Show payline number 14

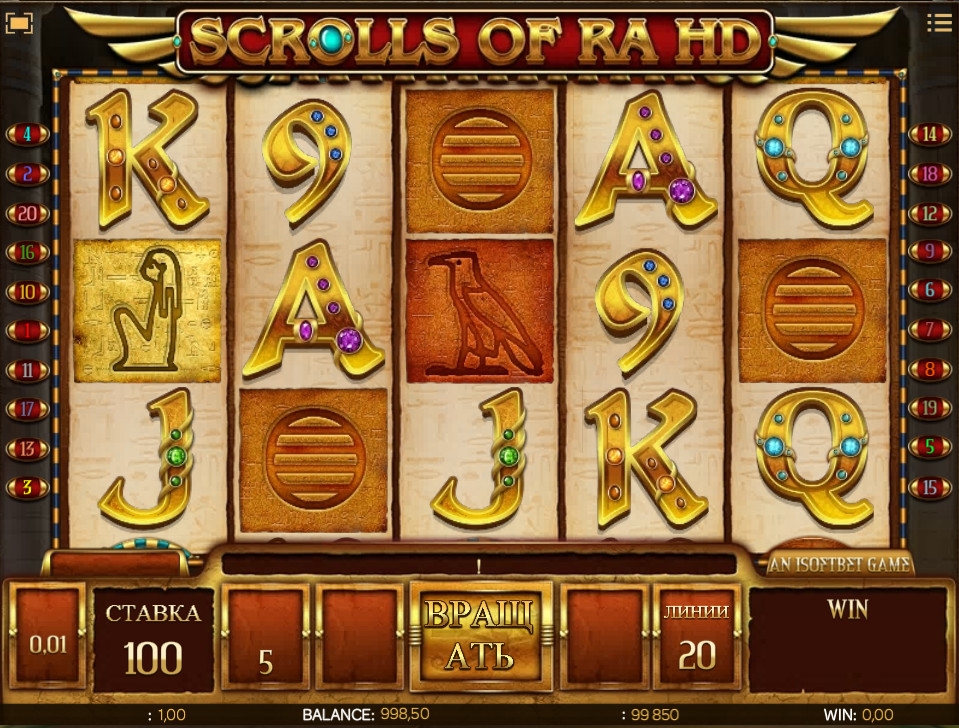coord(930,134)
